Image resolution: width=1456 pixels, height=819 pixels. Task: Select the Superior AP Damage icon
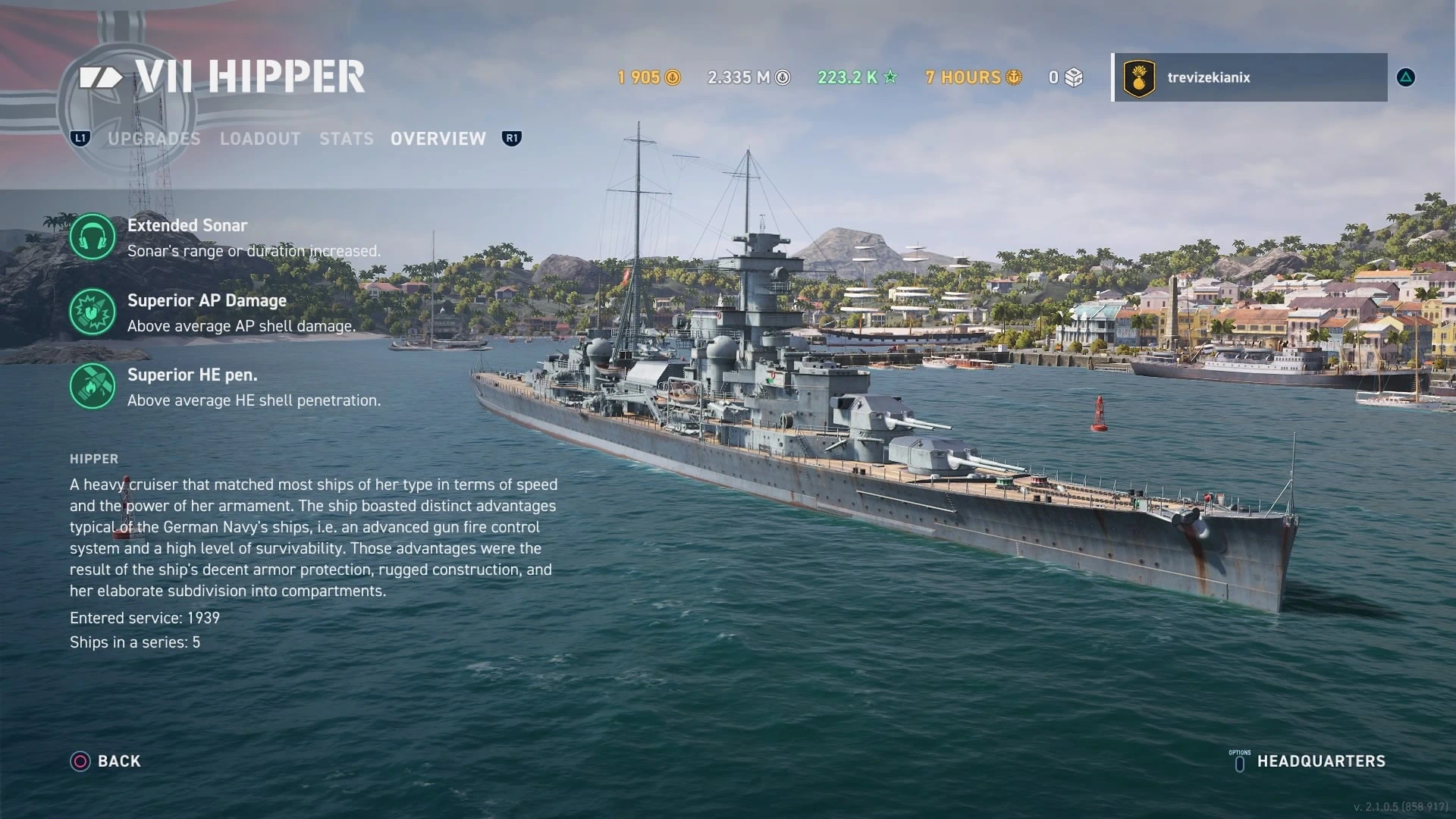pos(93,312)
